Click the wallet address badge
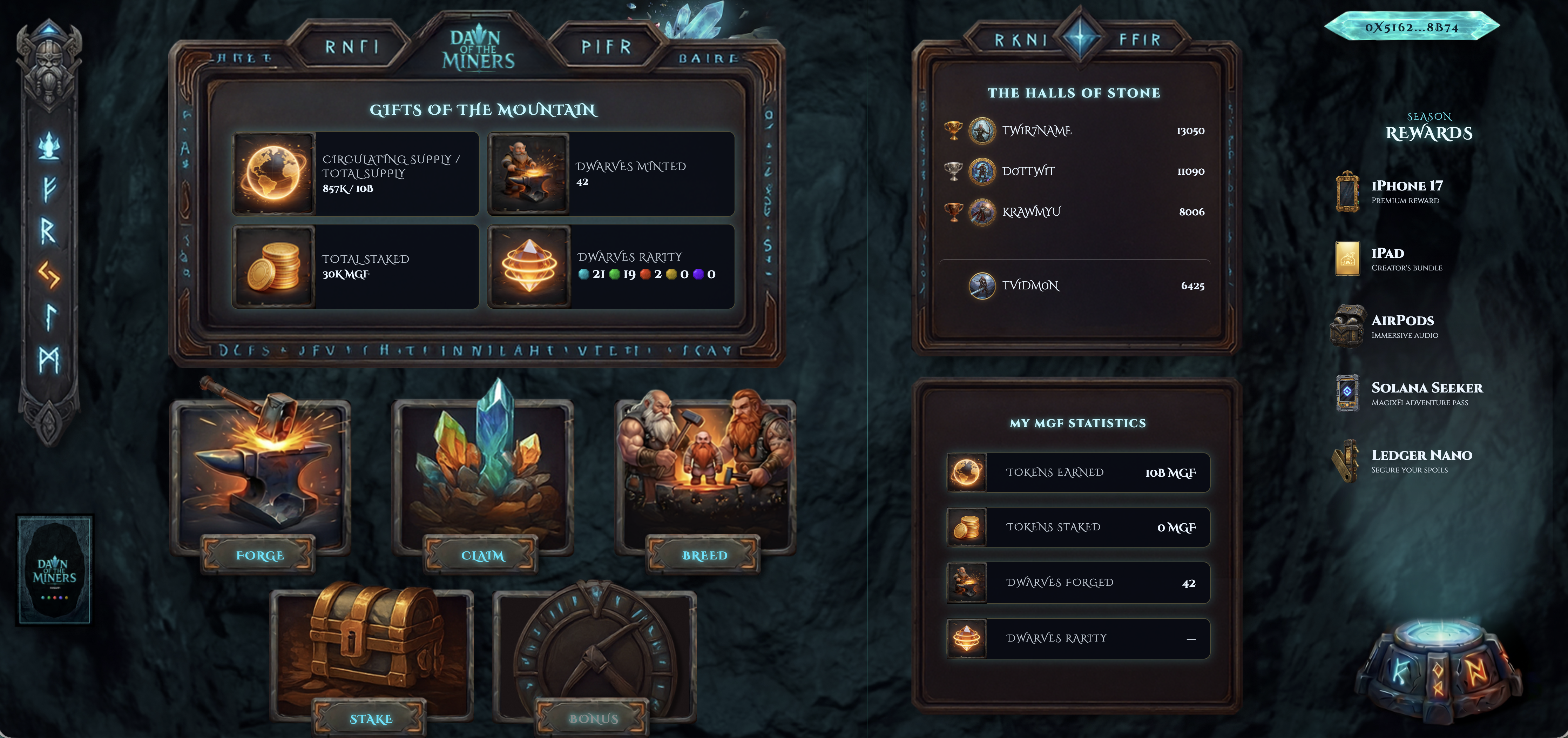 1411,27
